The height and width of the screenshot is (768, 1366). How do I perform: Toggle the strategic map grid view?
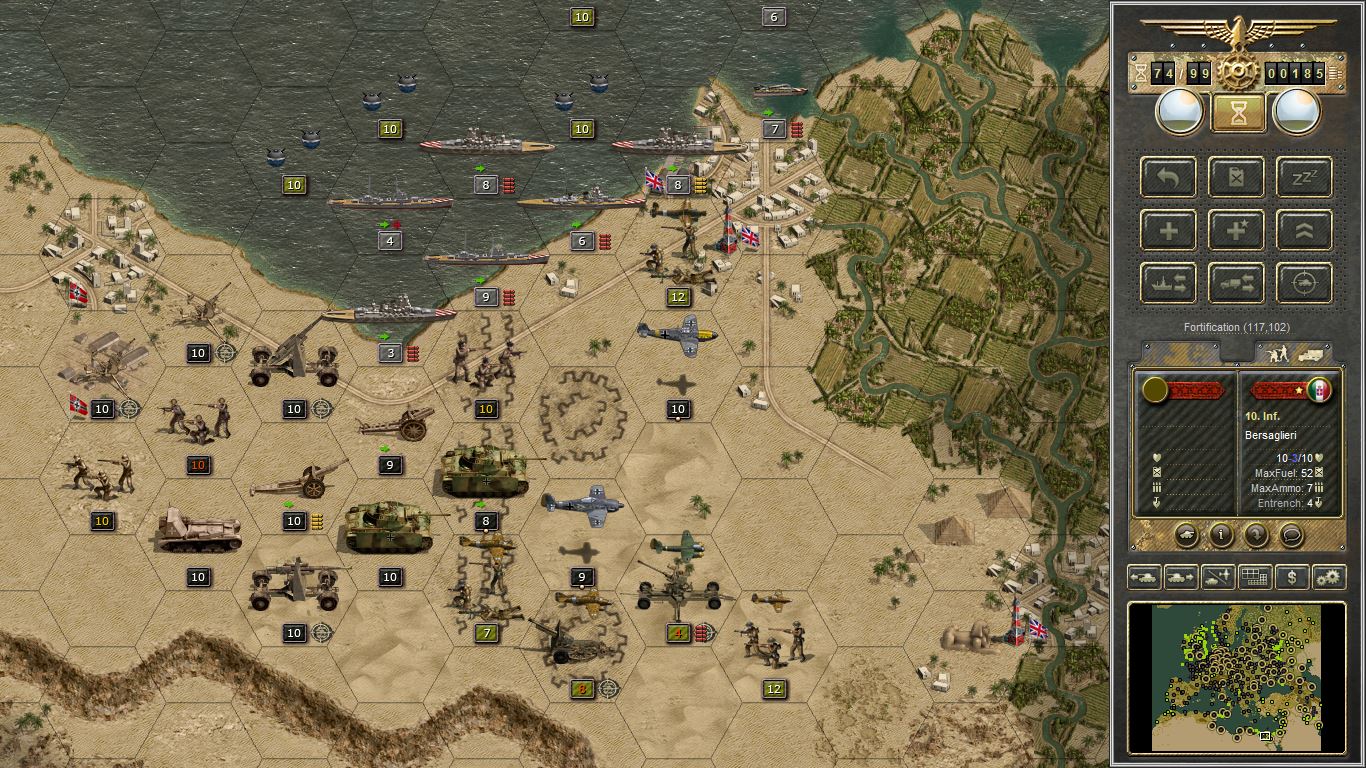[1254, 578]
